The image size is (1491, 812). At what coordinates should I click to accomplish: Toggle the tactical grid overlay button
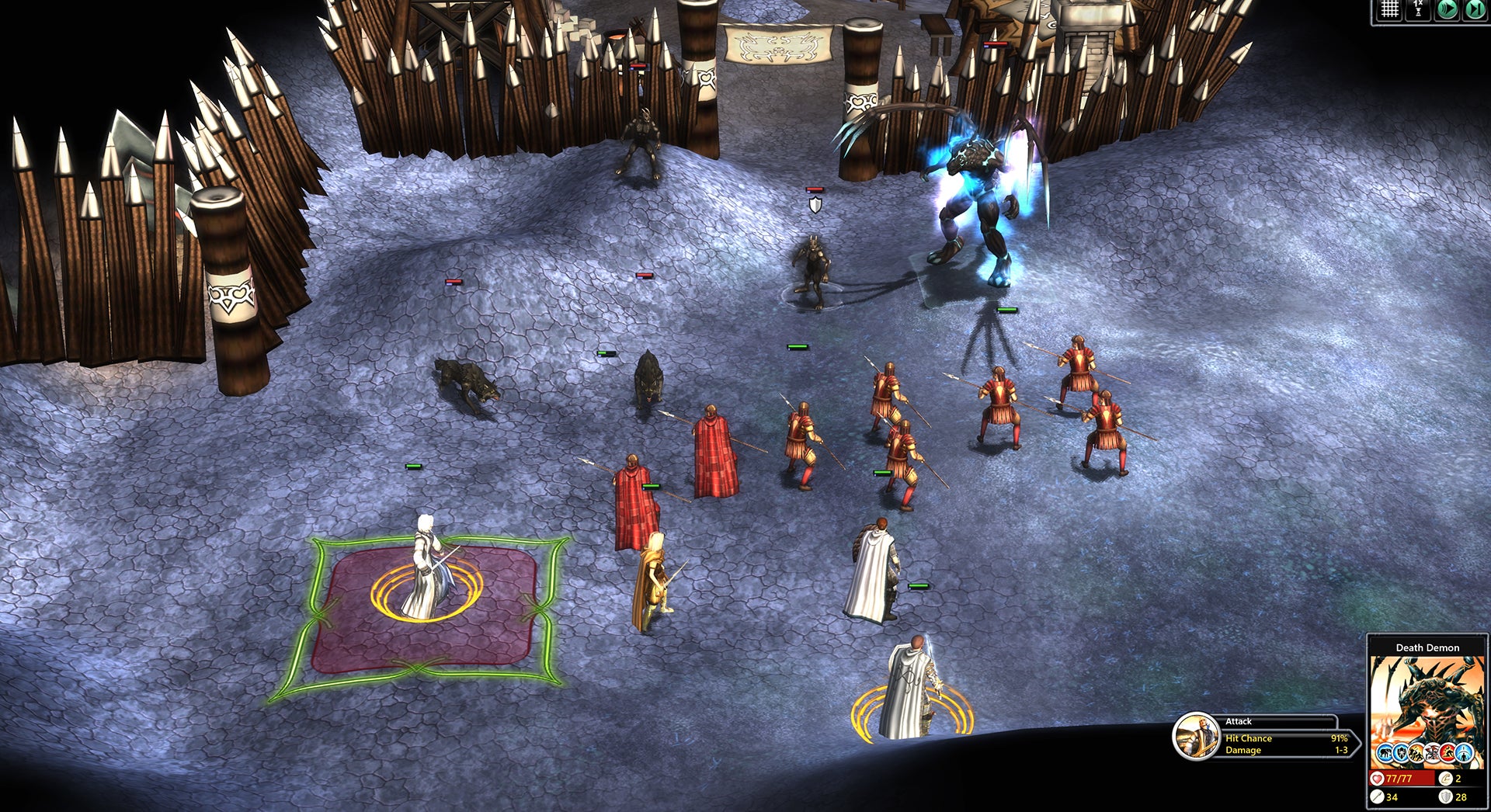[1389, 9]
